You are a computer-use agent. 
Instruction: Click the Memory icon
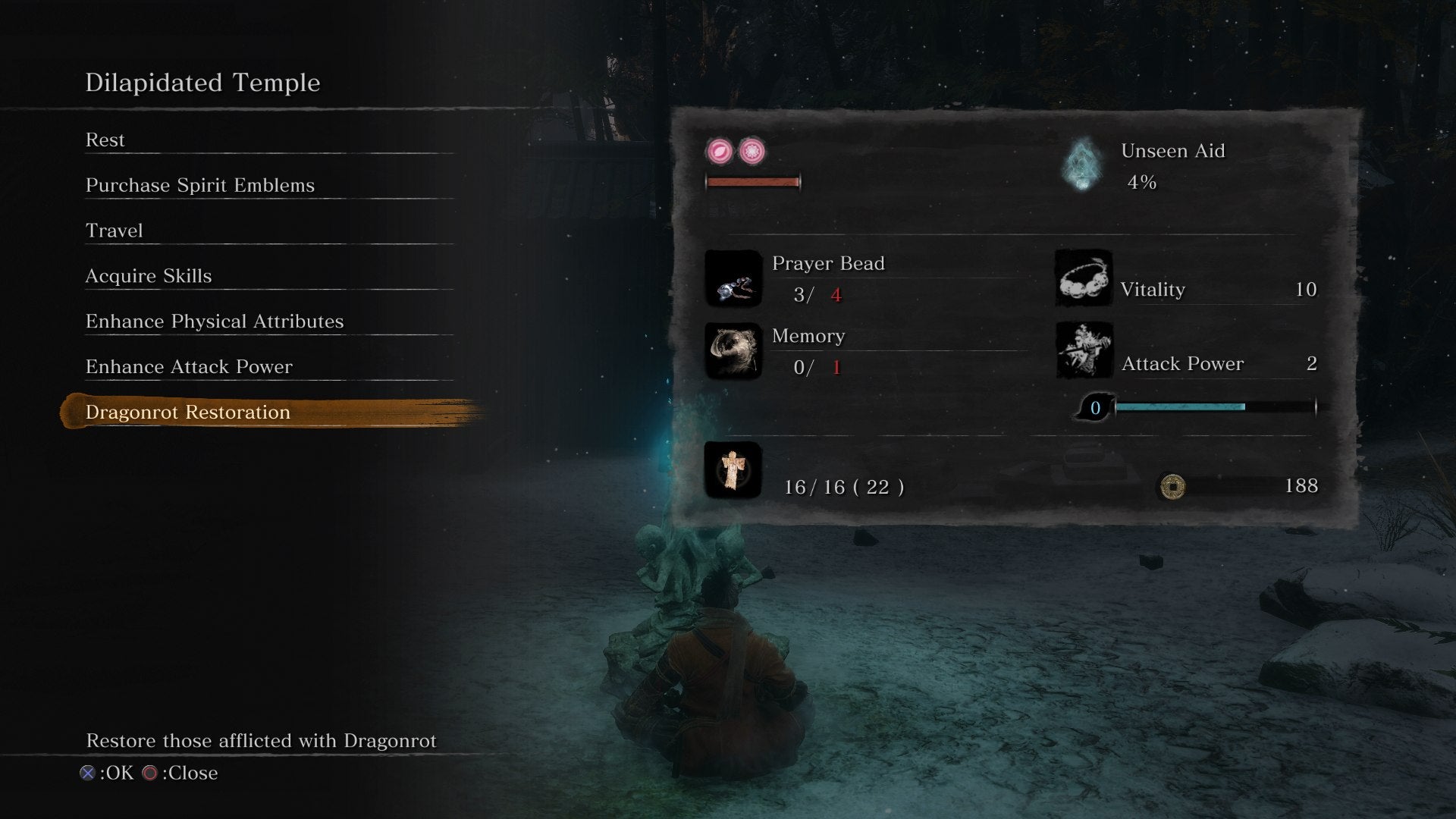click(x=733, y=351)
